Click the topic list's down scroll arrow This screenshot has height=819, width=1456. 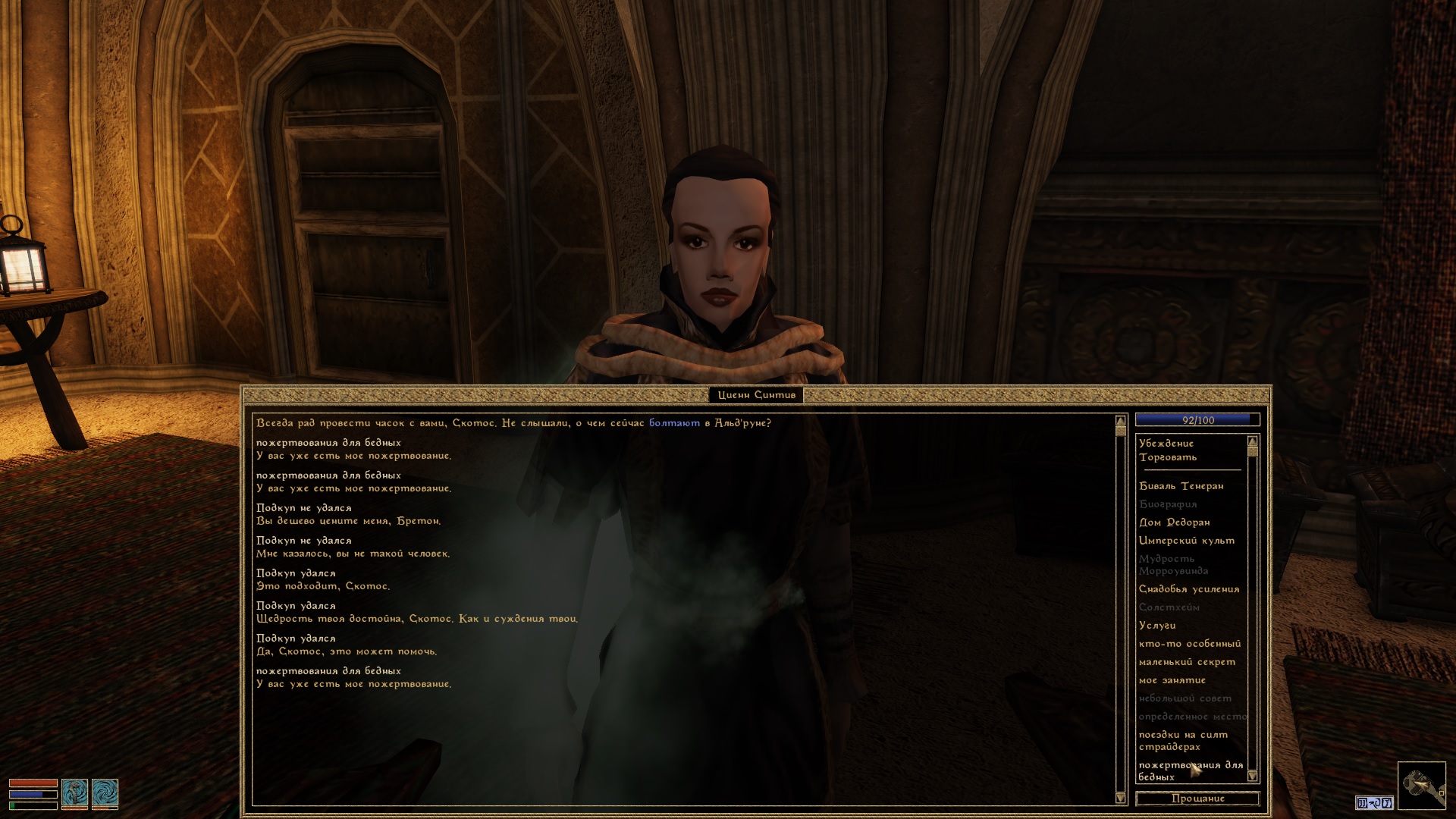(1252, 777)
